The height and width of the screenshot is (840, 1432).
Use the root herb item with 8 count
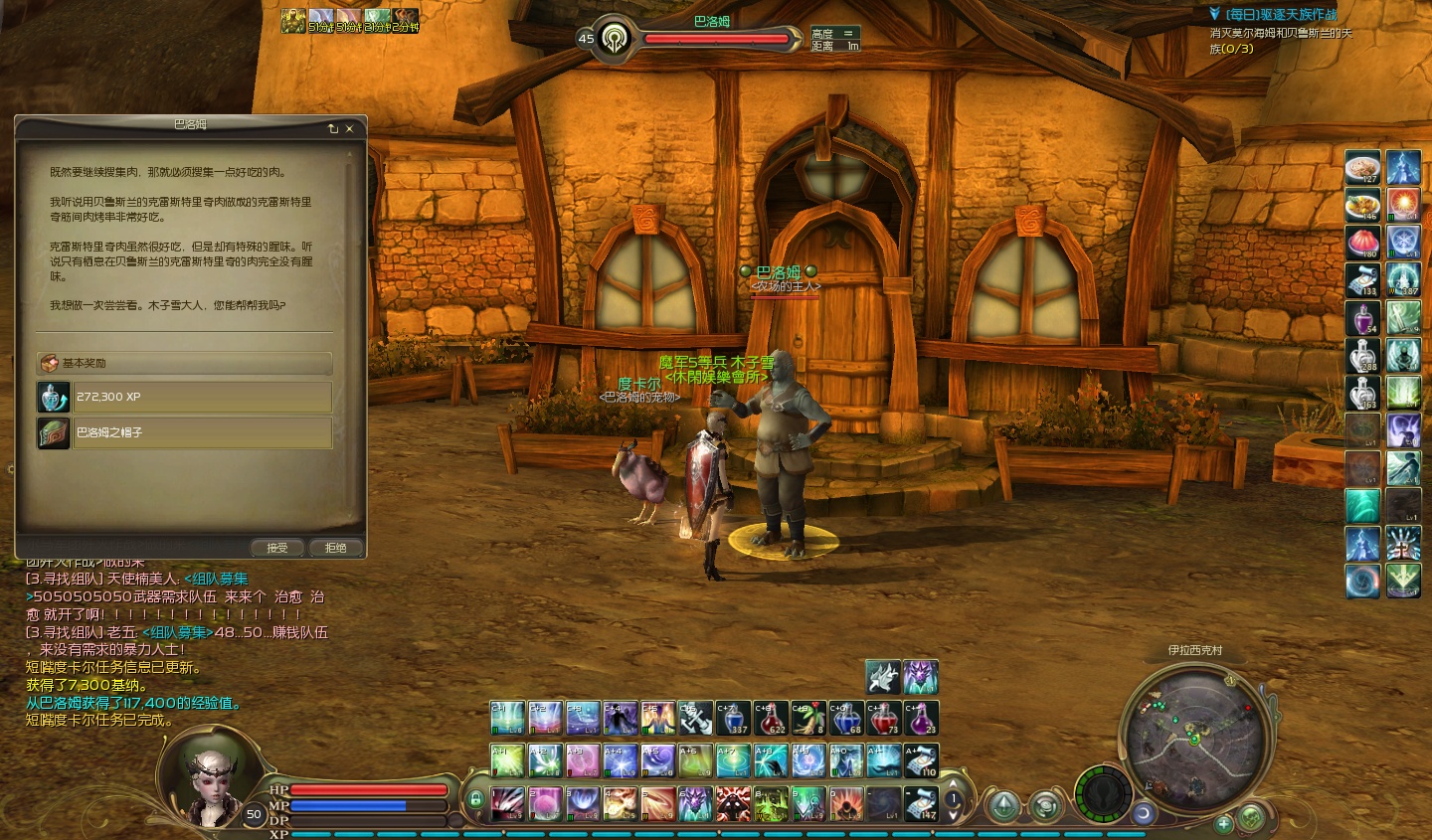808,718
